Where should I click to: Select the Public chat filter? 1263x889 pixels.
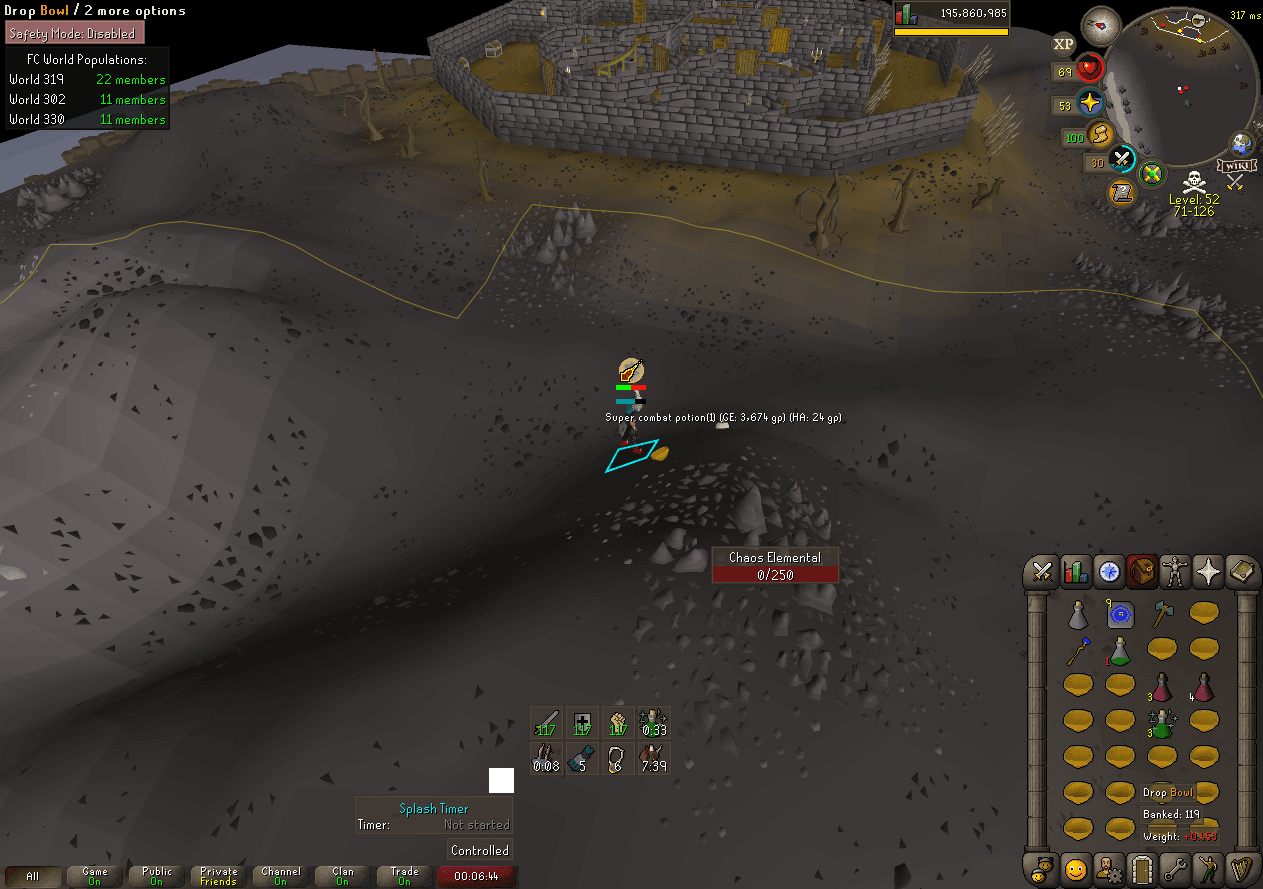click(157, 876)
